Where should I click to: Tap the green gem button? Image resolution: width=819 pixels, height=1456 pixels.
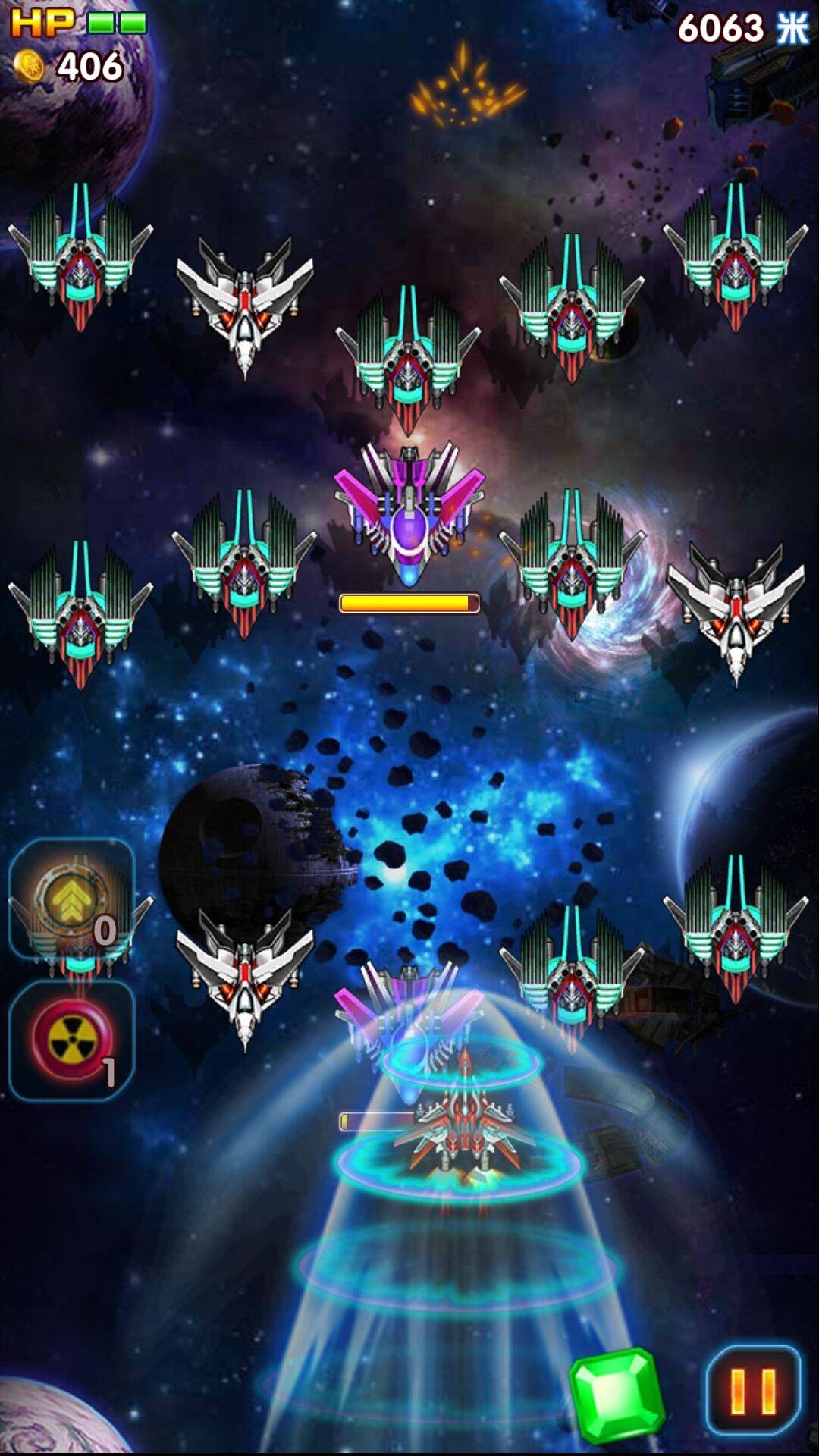[616, 1396]
